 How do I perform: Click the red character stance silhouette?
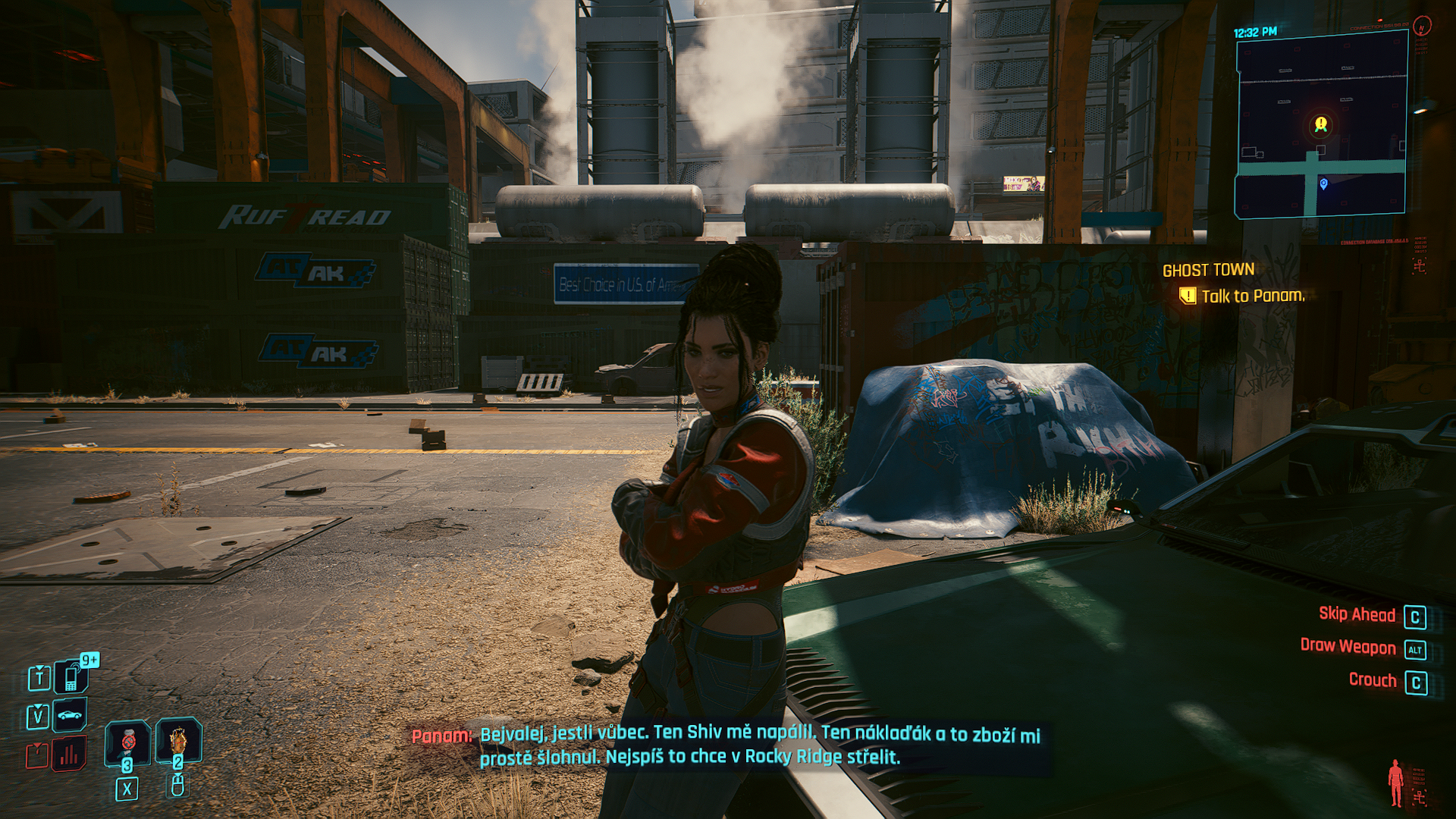pos(1395,783)
